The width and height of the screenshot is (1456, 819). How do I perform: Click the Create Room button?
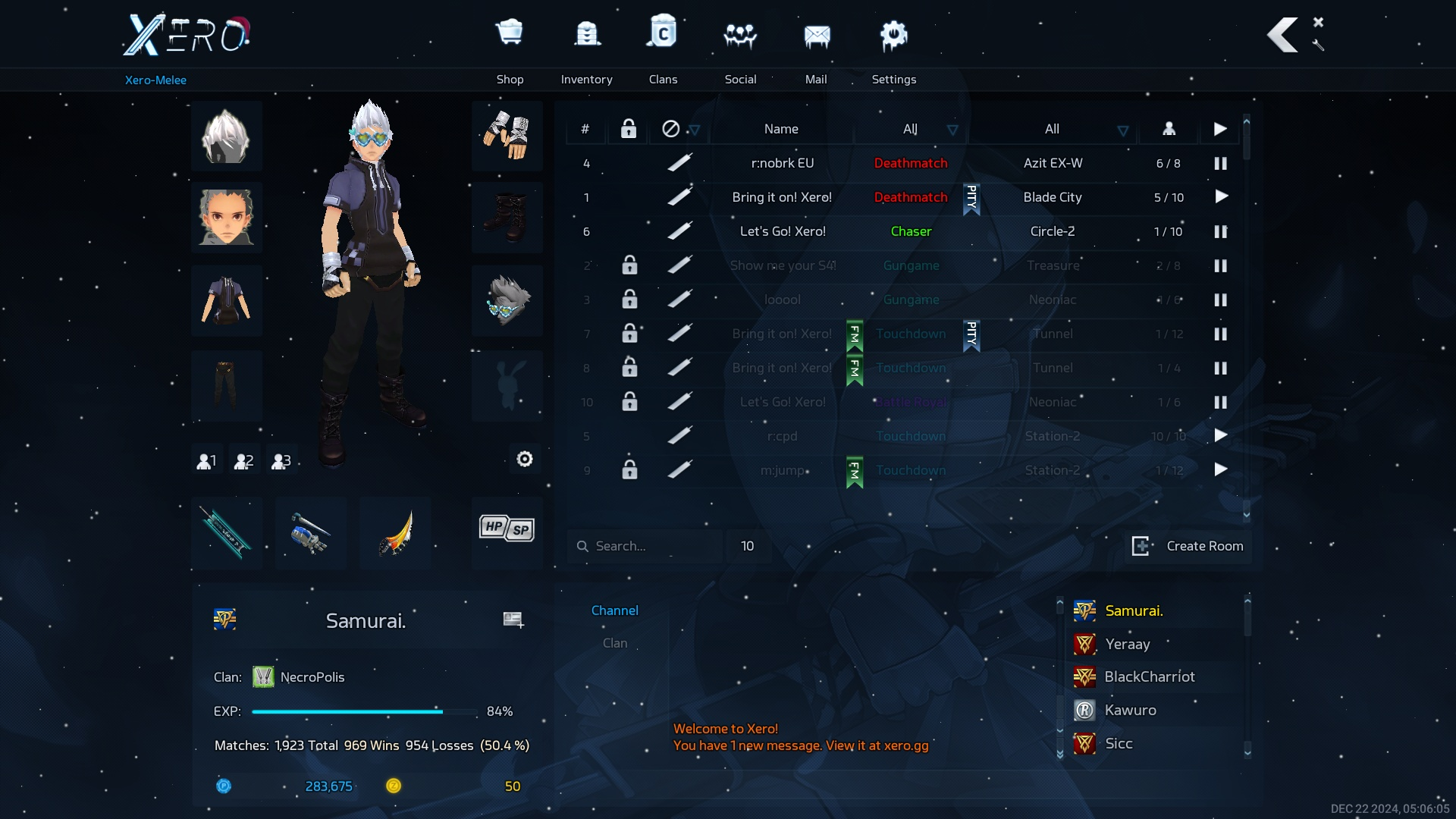point(1188,546)
